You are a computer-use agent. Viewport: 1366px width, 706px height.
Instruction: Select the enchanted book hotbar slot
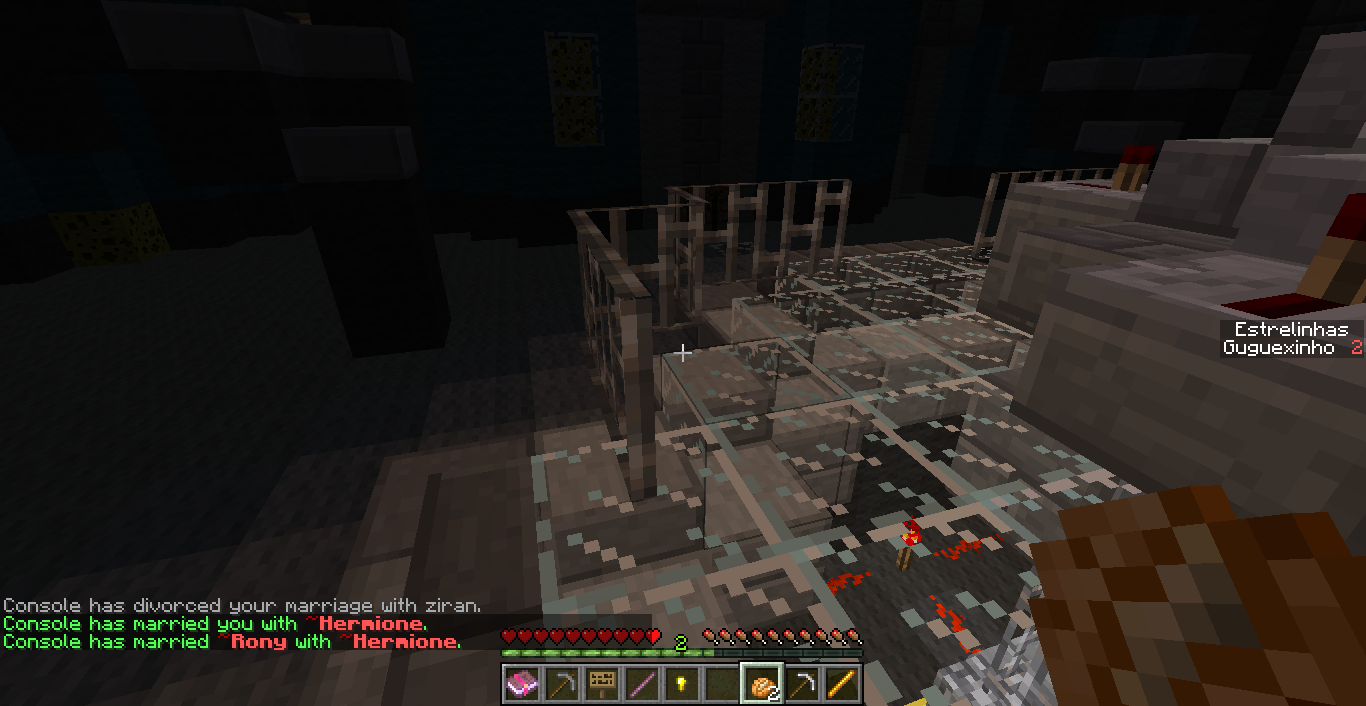[521, 685]
